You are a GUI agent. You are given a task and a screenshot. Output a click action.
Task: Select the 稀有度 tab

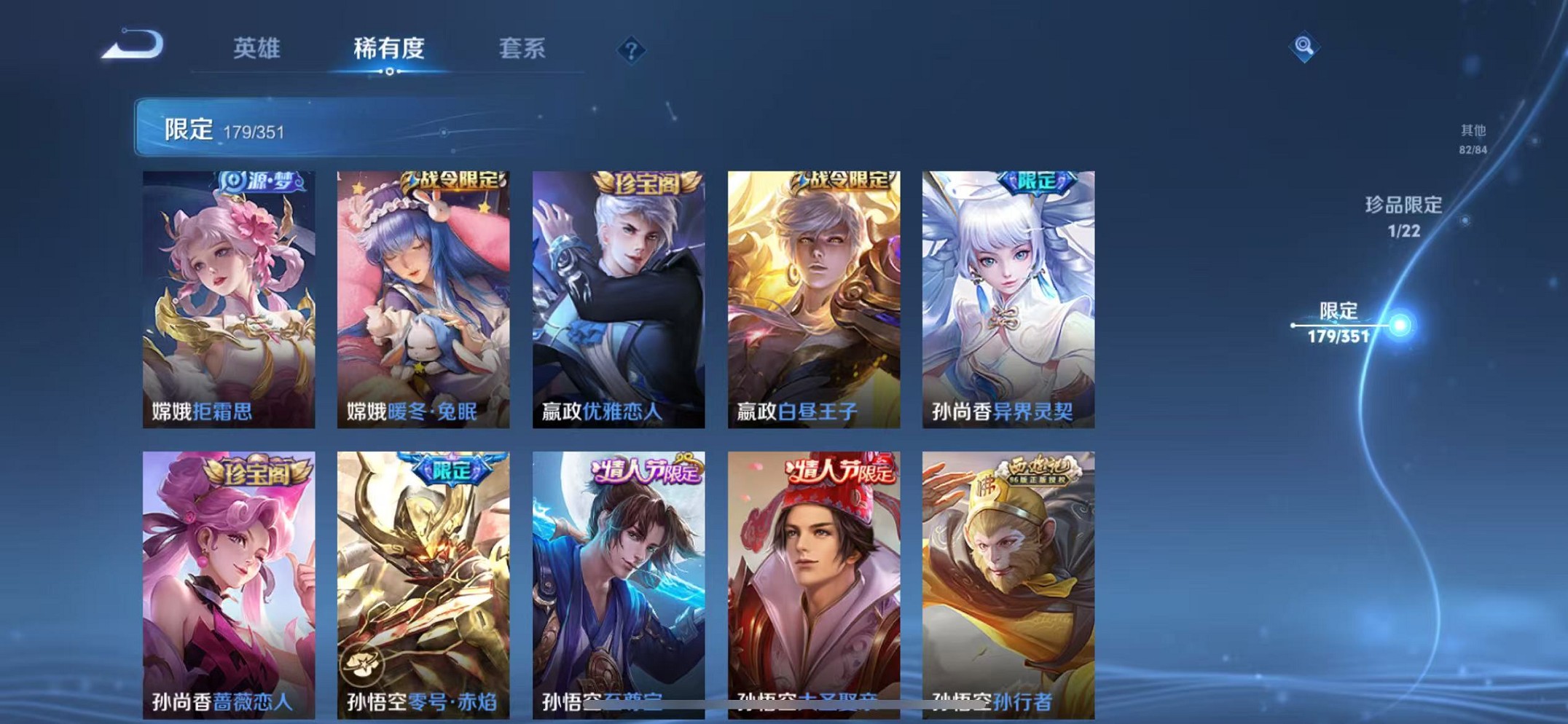point(390,47)
